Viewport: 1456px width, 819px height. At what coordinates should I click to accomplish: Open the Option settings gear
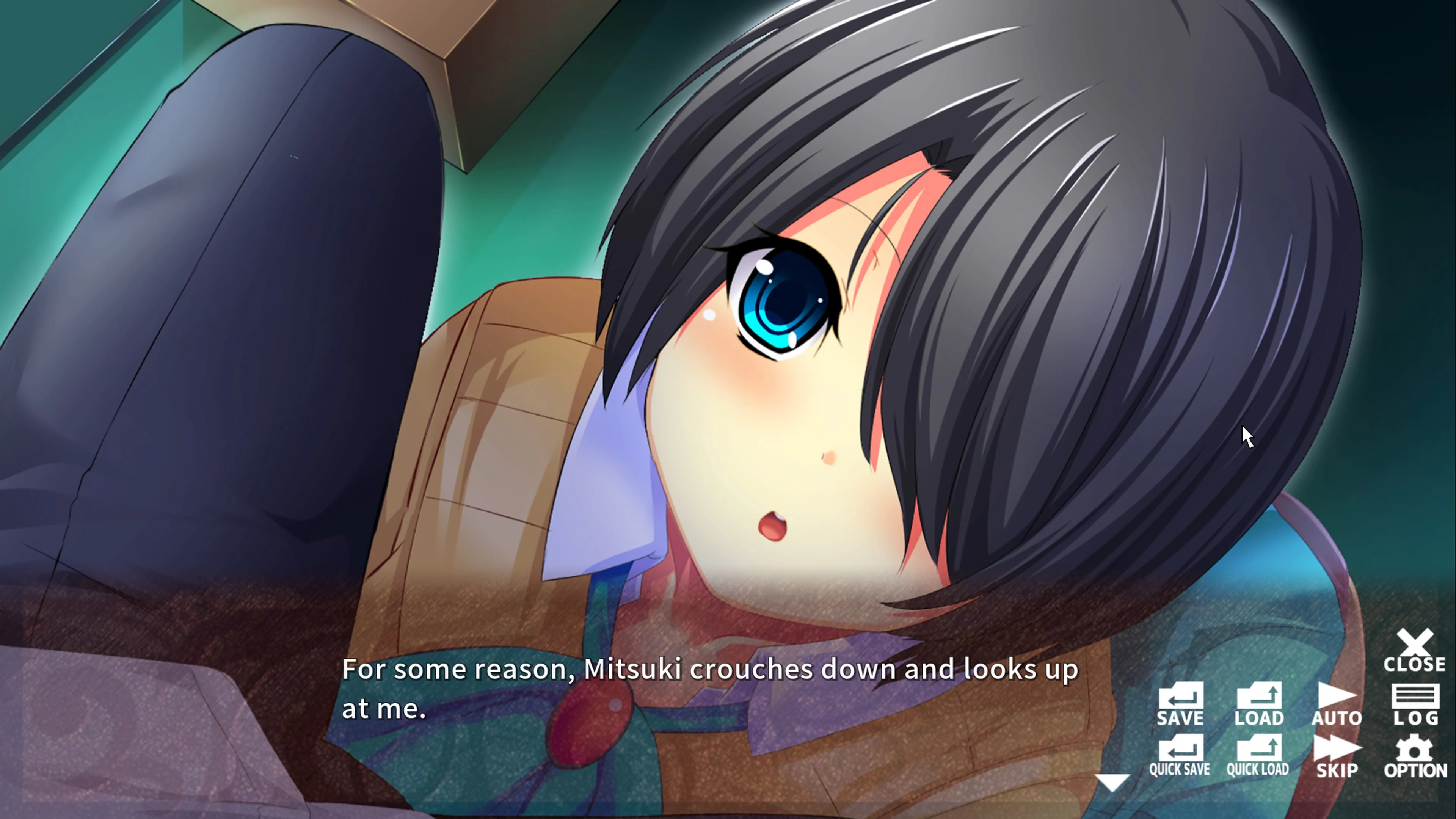tap(1415, 755)
